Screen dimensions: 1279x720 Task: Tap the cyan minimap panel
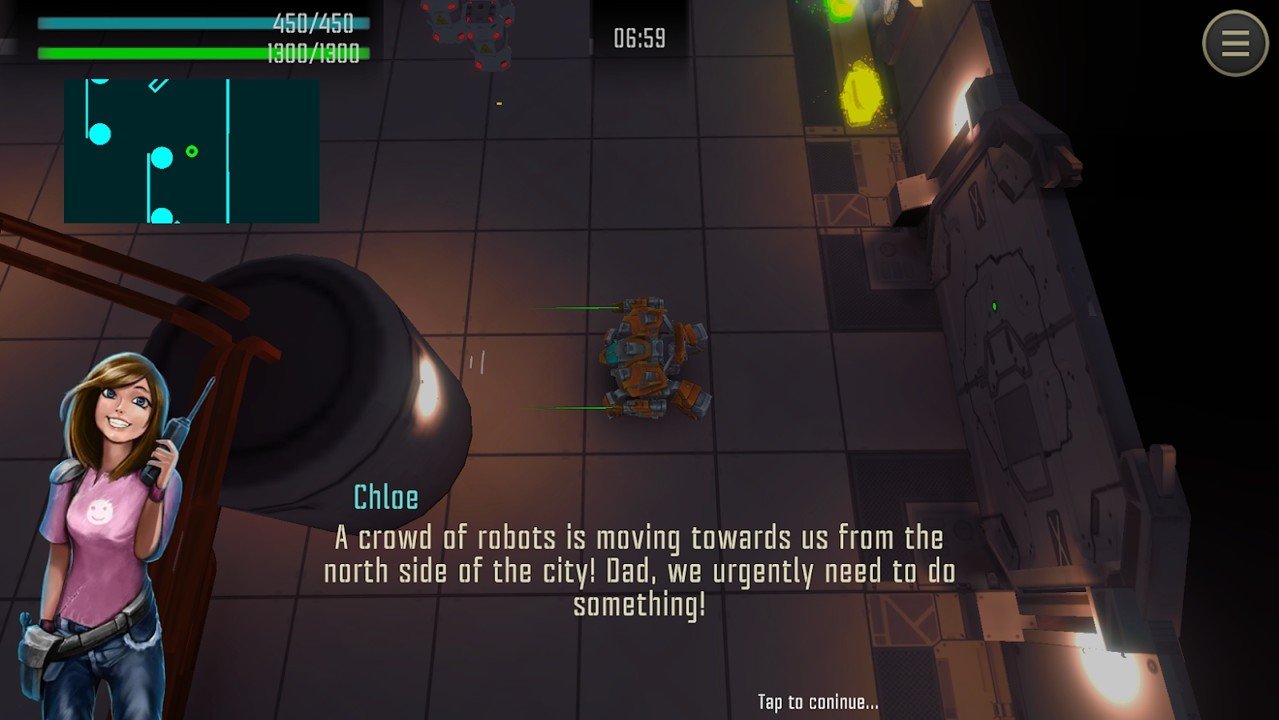tap(191, 151)
